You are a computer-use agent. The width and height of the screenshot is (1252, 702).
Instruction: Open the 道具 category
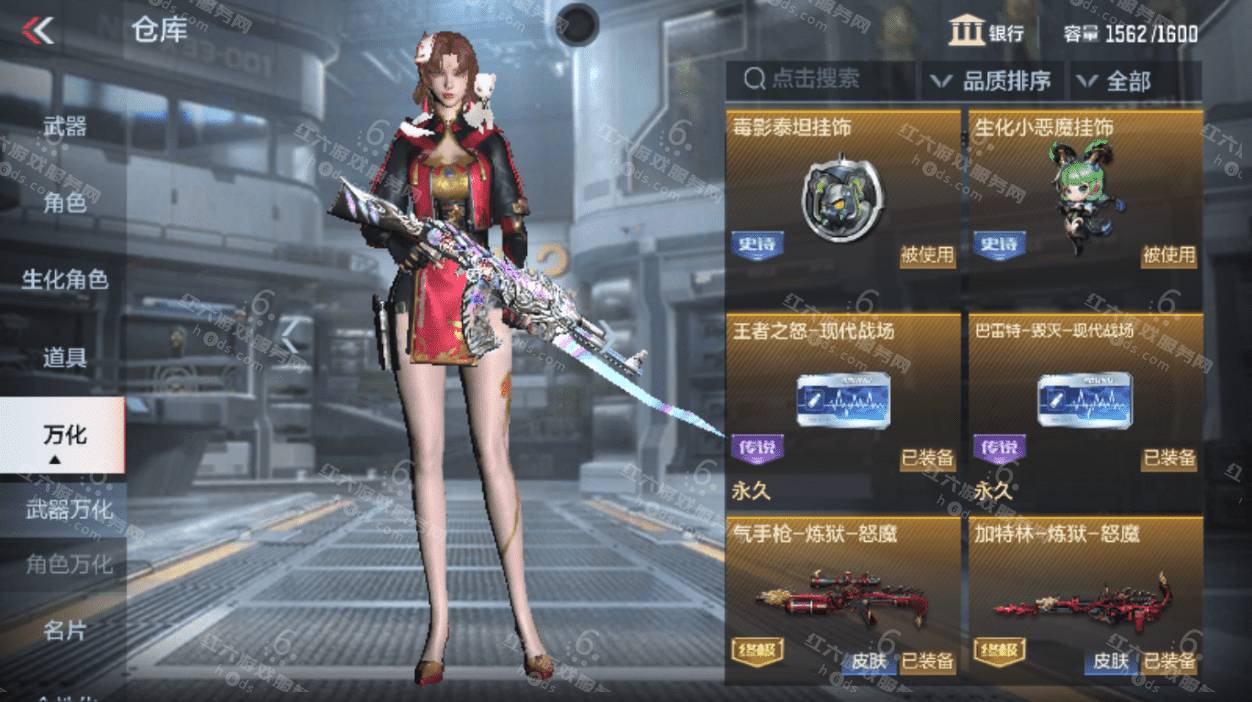point(64,356)
